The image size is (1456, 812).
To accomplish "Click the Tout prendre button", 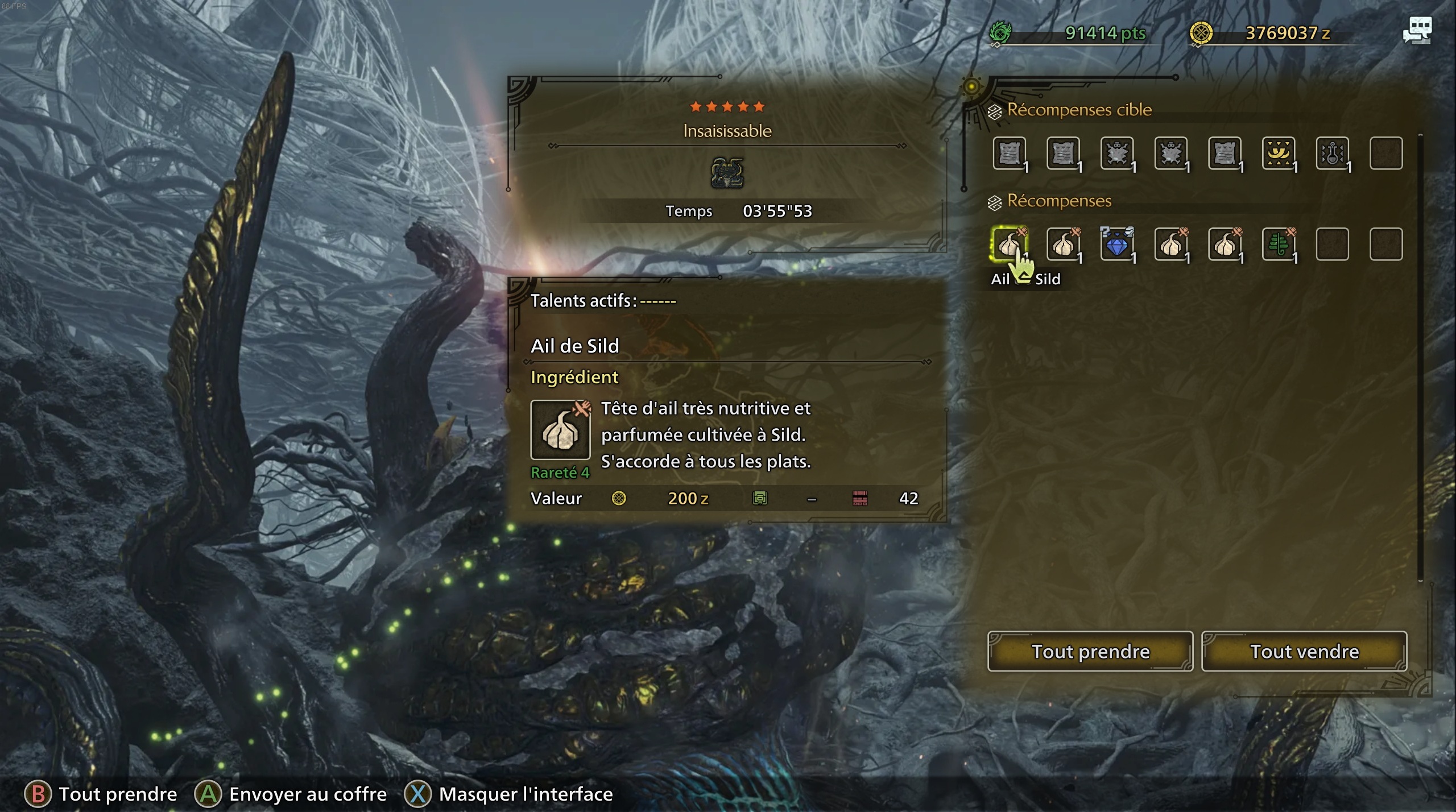I will (1090, 651).
